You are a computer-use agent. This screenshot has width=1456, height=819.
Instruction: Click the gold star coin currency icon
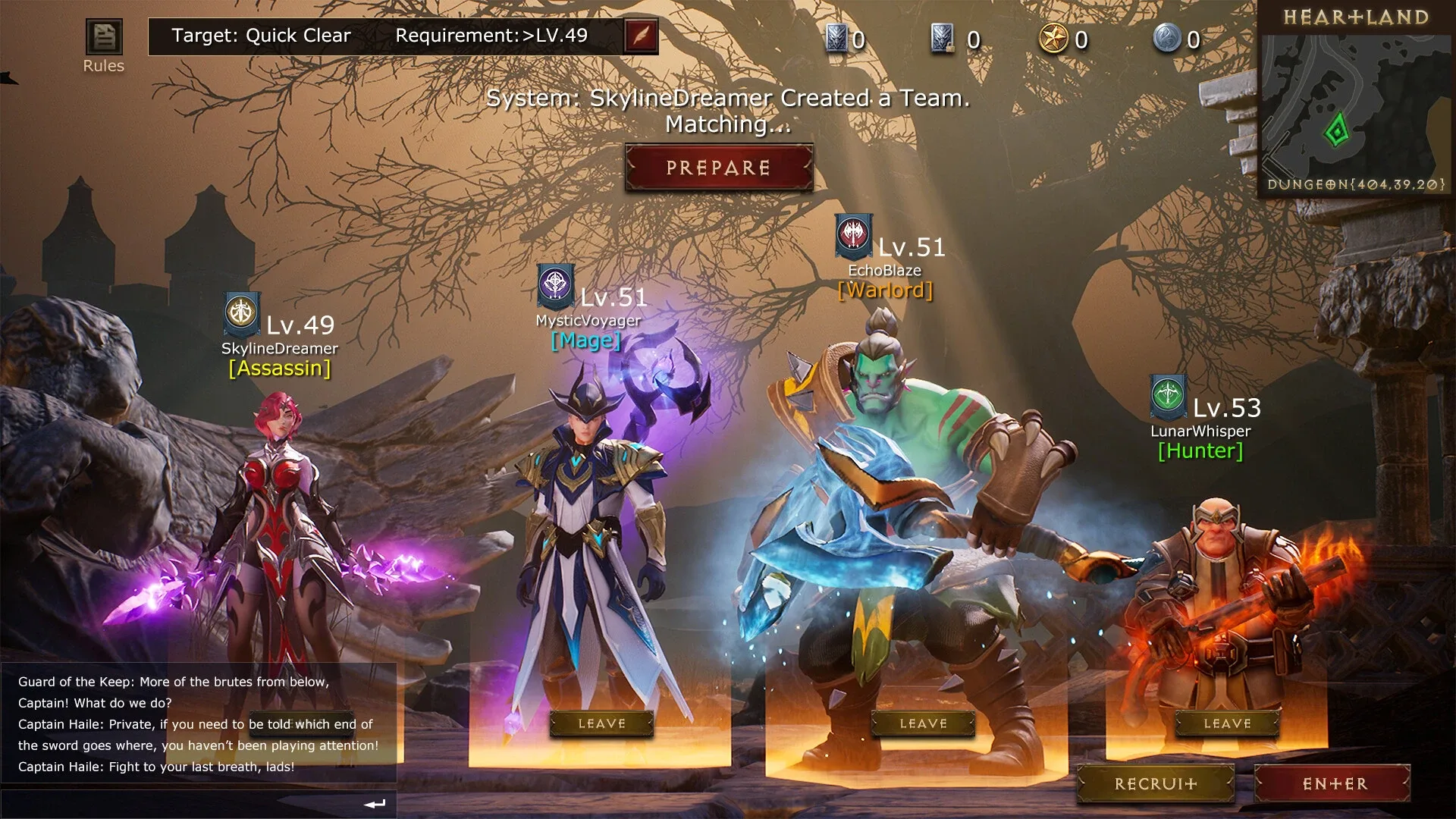click(1053, 39)
